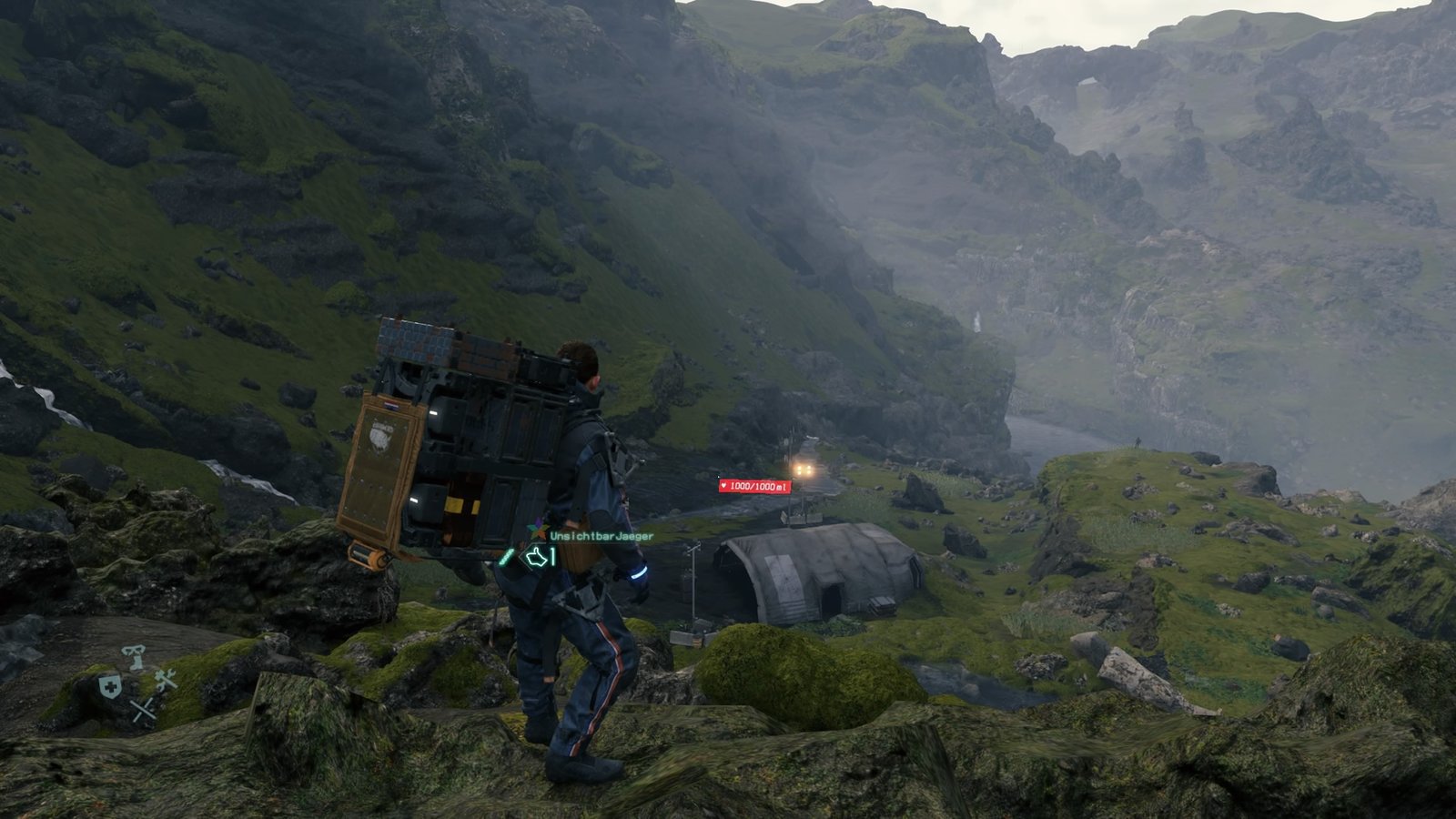Click the crossed sticks X marker icon

[x=145, y=710]
